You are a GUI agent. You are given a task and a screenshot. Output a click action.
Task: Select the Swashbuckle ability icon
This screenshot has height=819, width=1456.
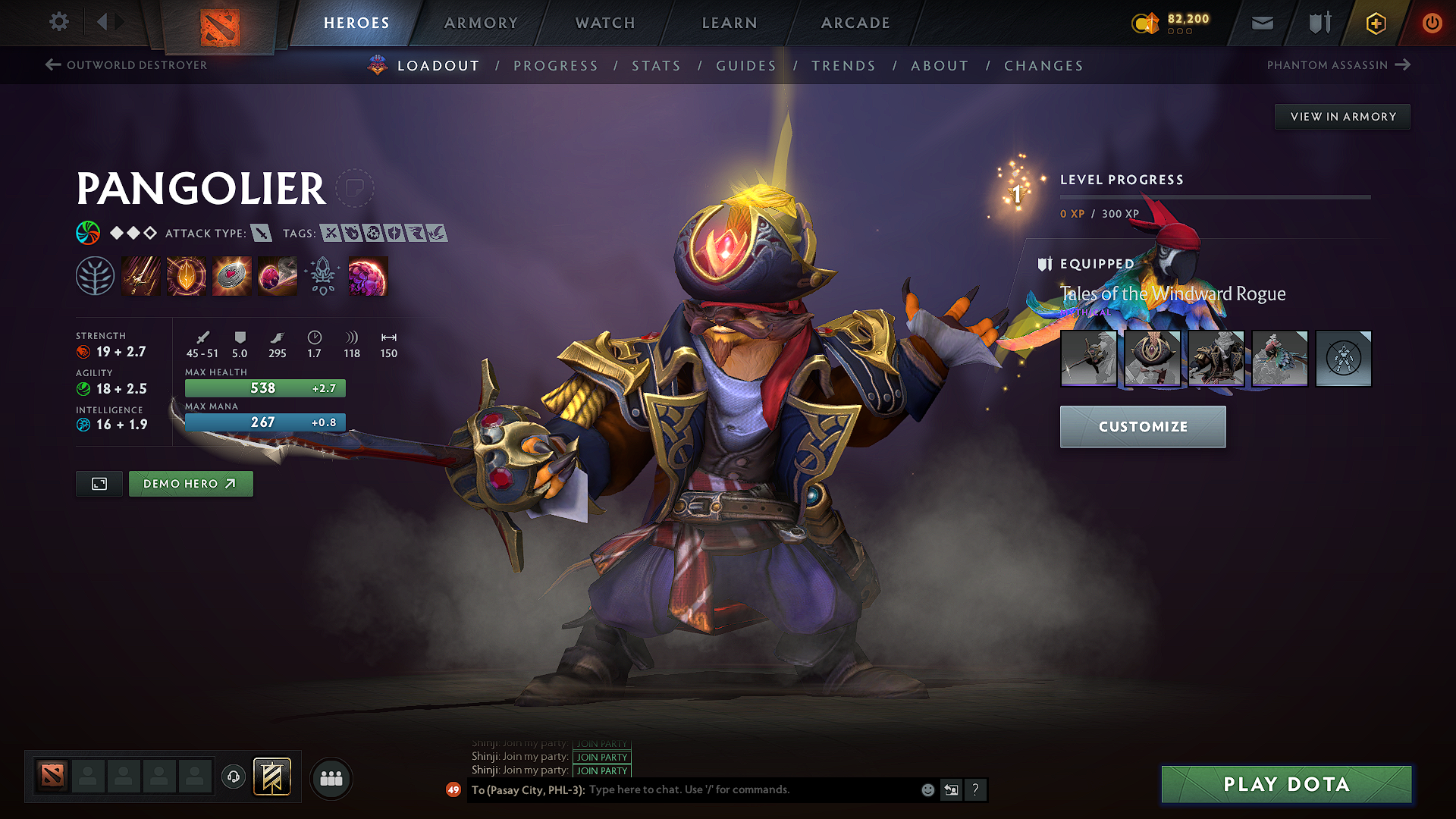[141, 275]
